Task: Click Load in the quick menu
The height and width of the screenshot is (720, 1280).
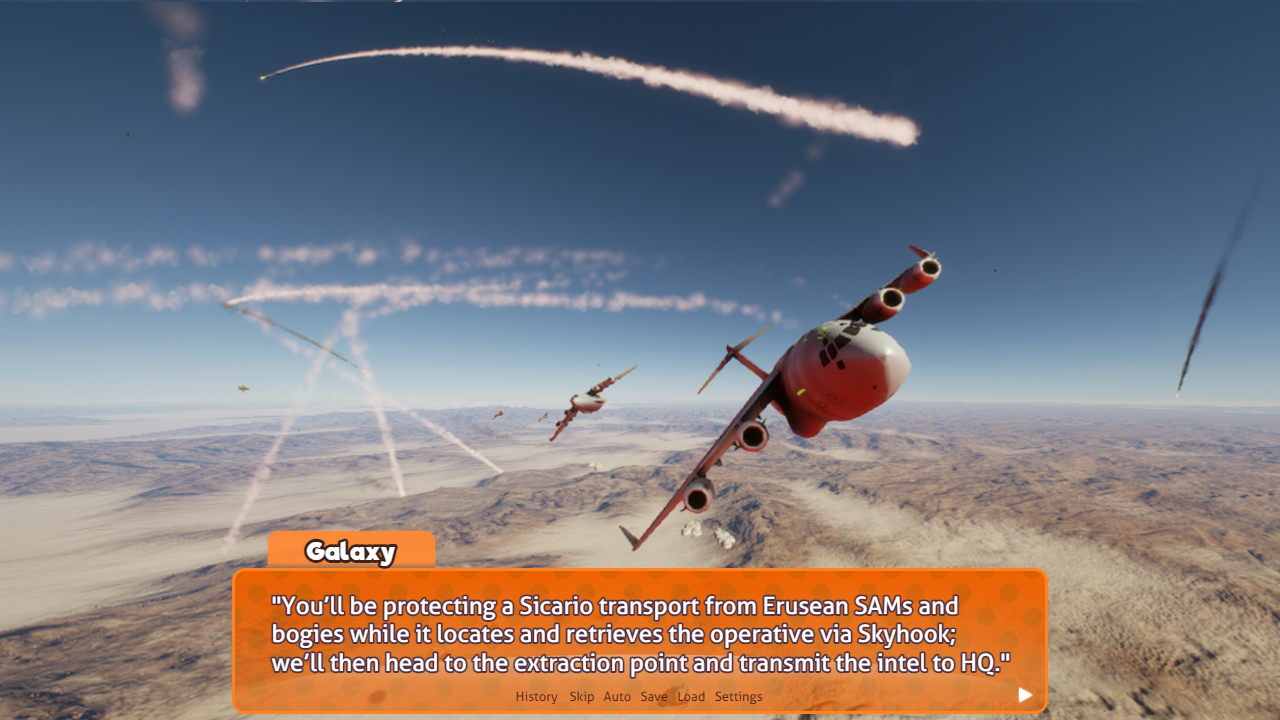Action: pyautogui.click(x=691, y=696)
